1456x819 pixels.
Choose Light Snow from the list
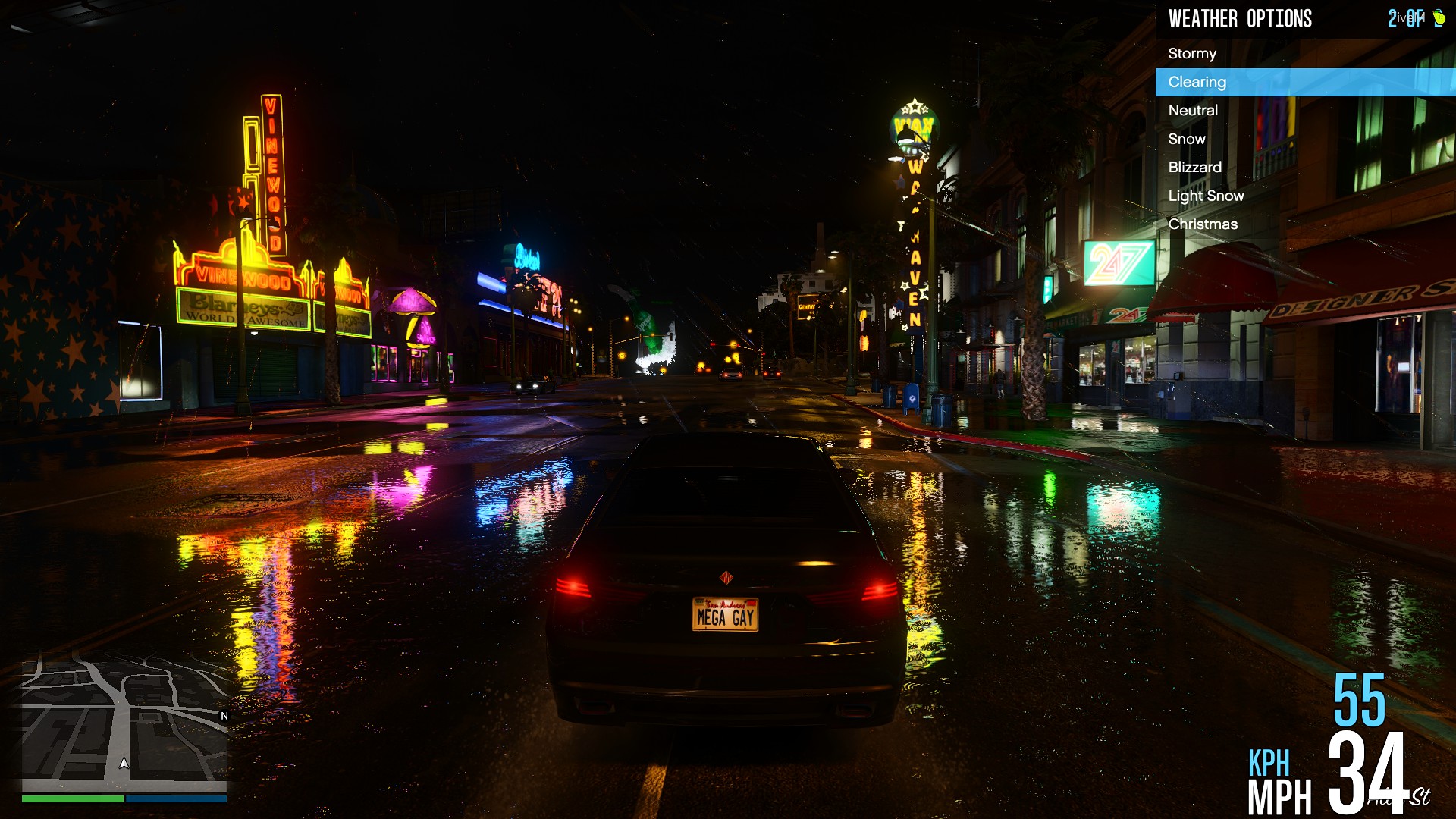point(1206,196)
